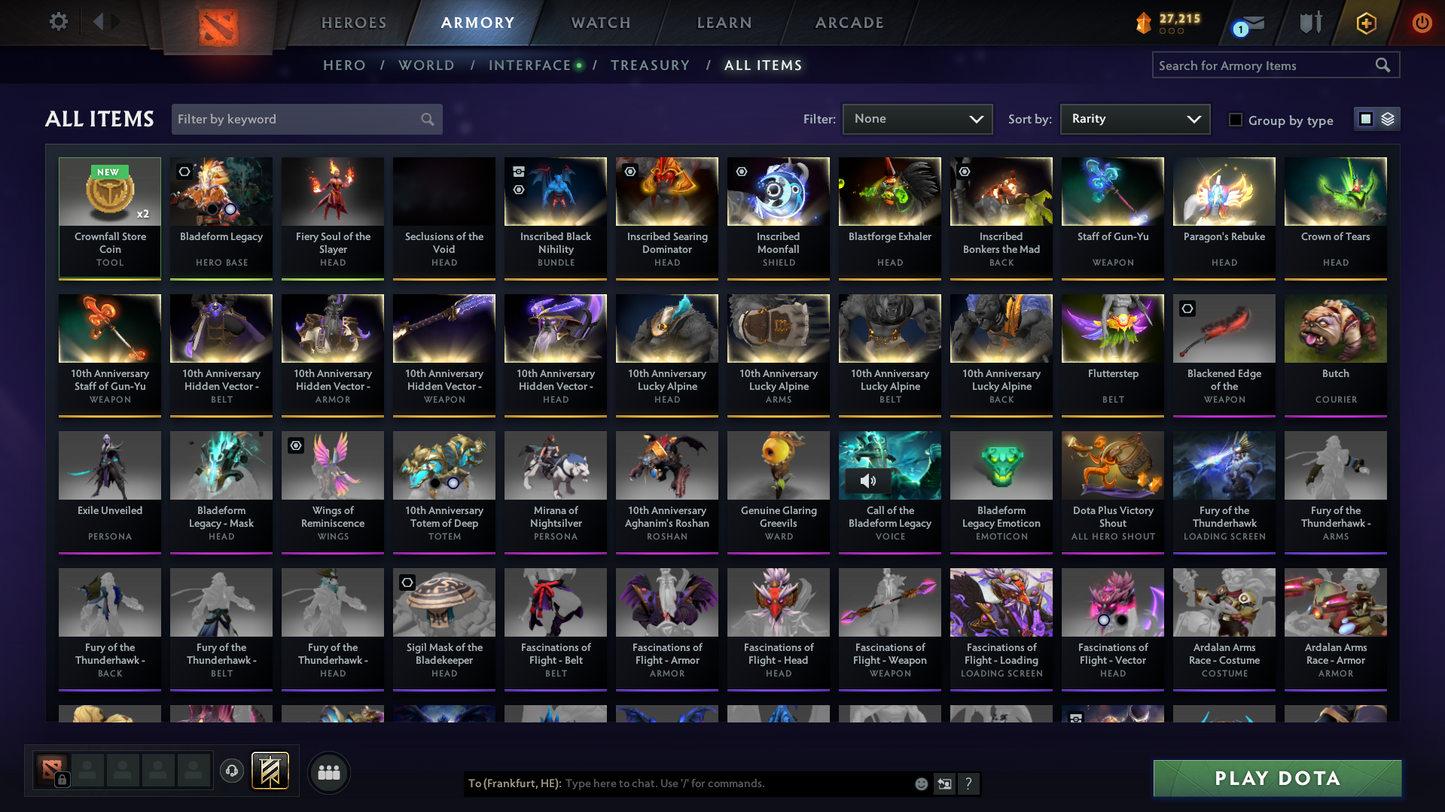Click the PLAY DOTA button
The image size is (1445, 812).
pyautogui.click(x=1277, y=777)
